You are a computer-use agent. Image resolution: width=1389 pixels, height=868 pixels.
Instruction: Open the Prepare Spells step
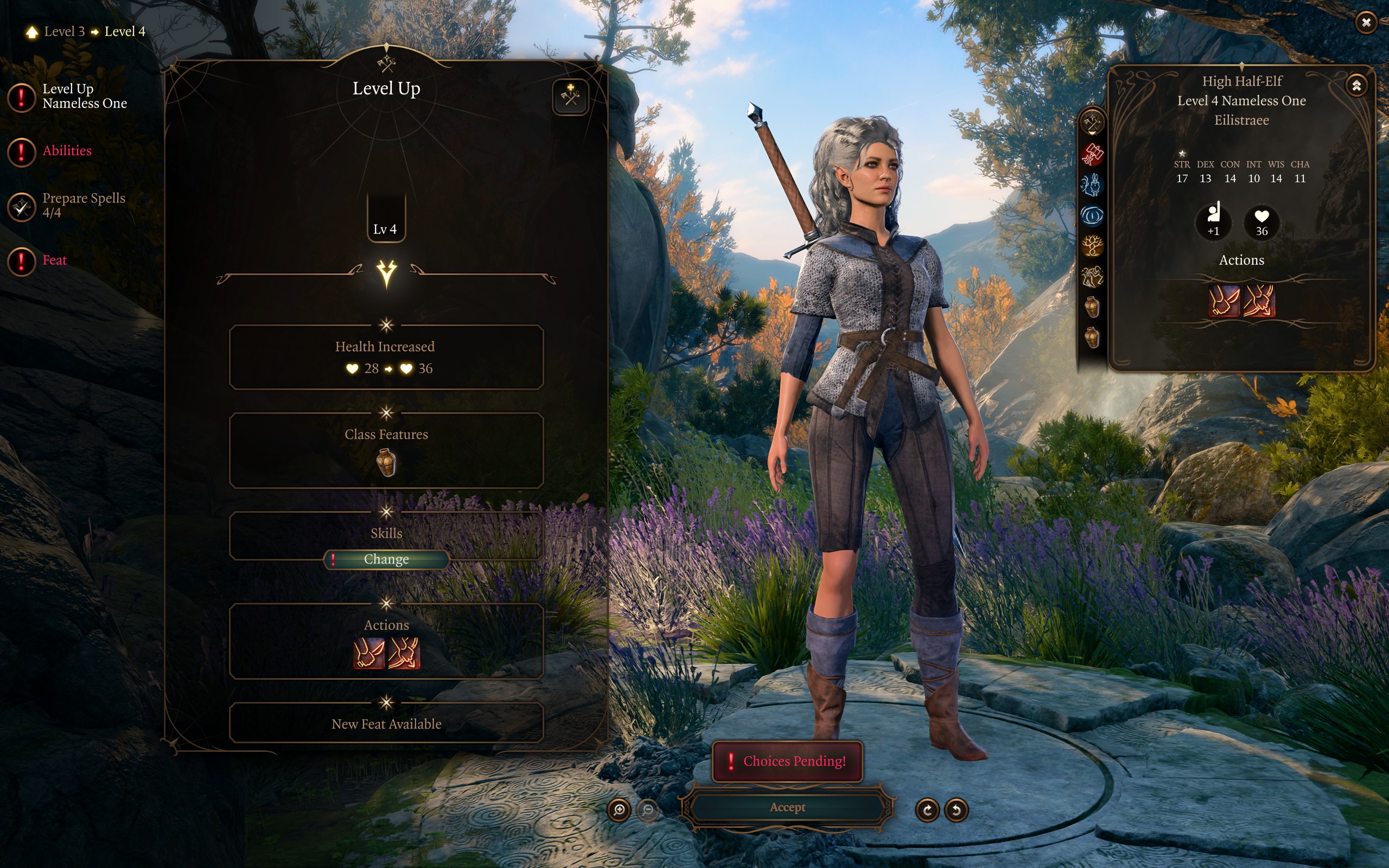tap(82, 205)
